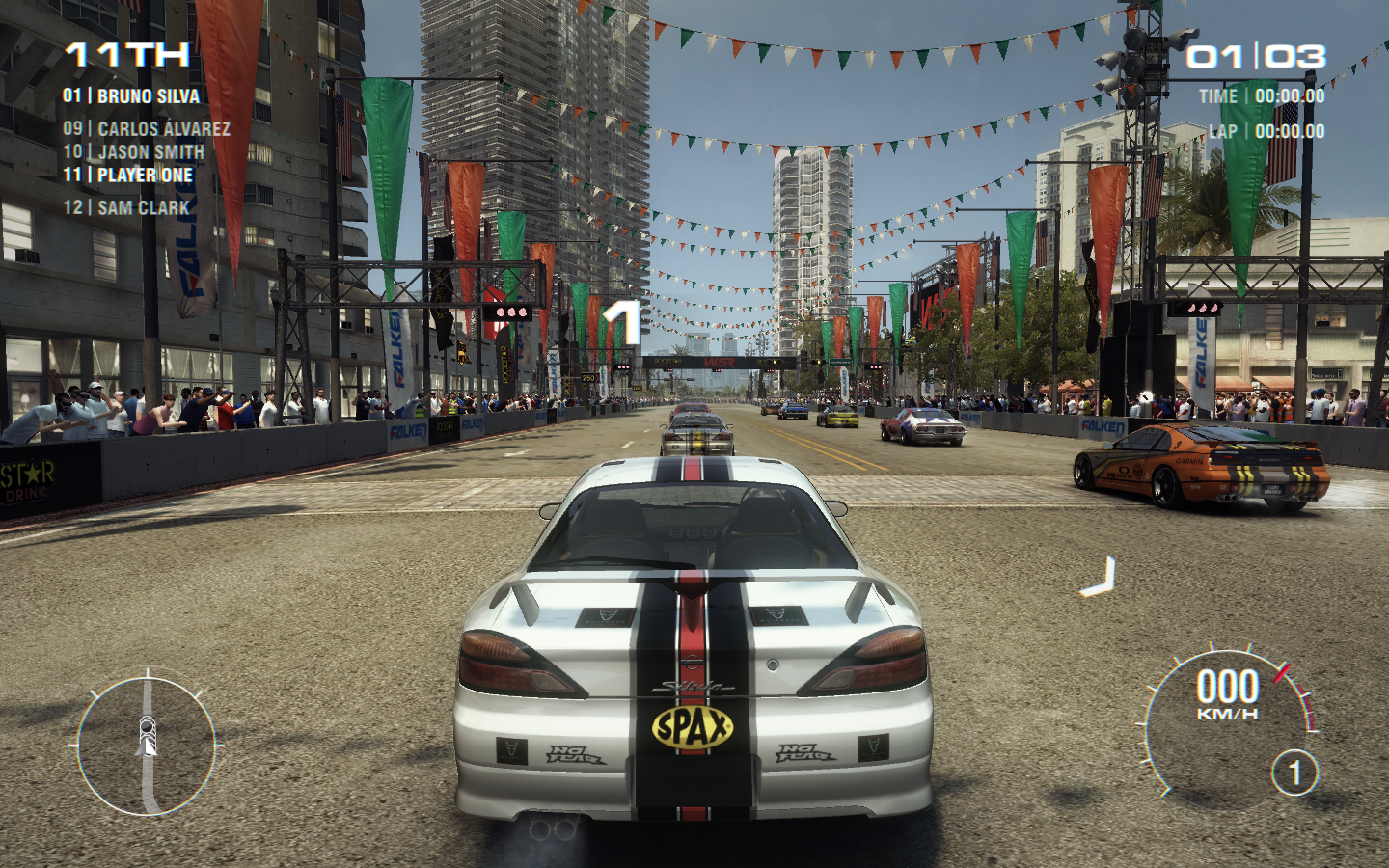Click the circular track minimap

pos(147,745)
